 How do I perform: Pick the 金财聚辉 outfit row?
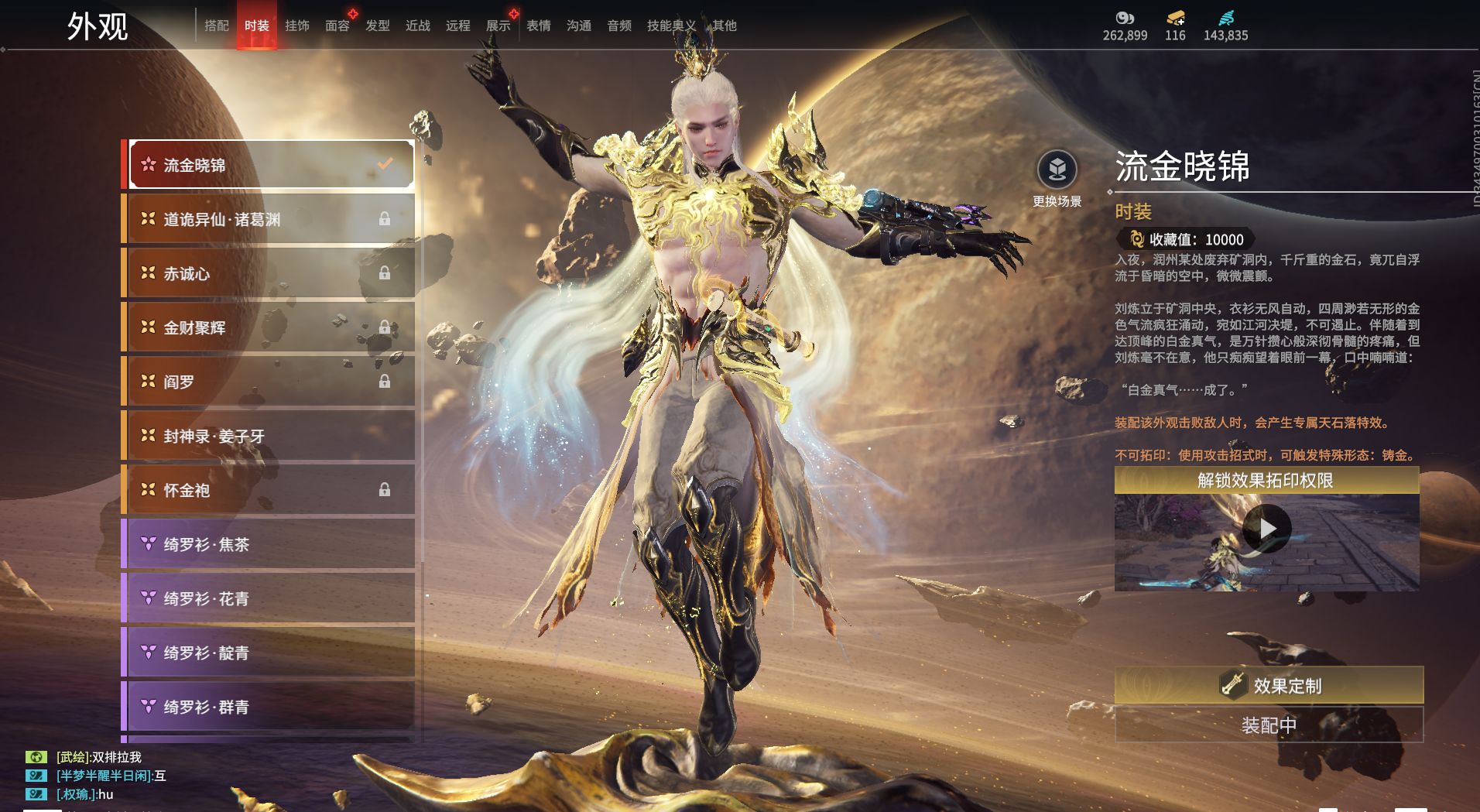click(x=271, y=327)
